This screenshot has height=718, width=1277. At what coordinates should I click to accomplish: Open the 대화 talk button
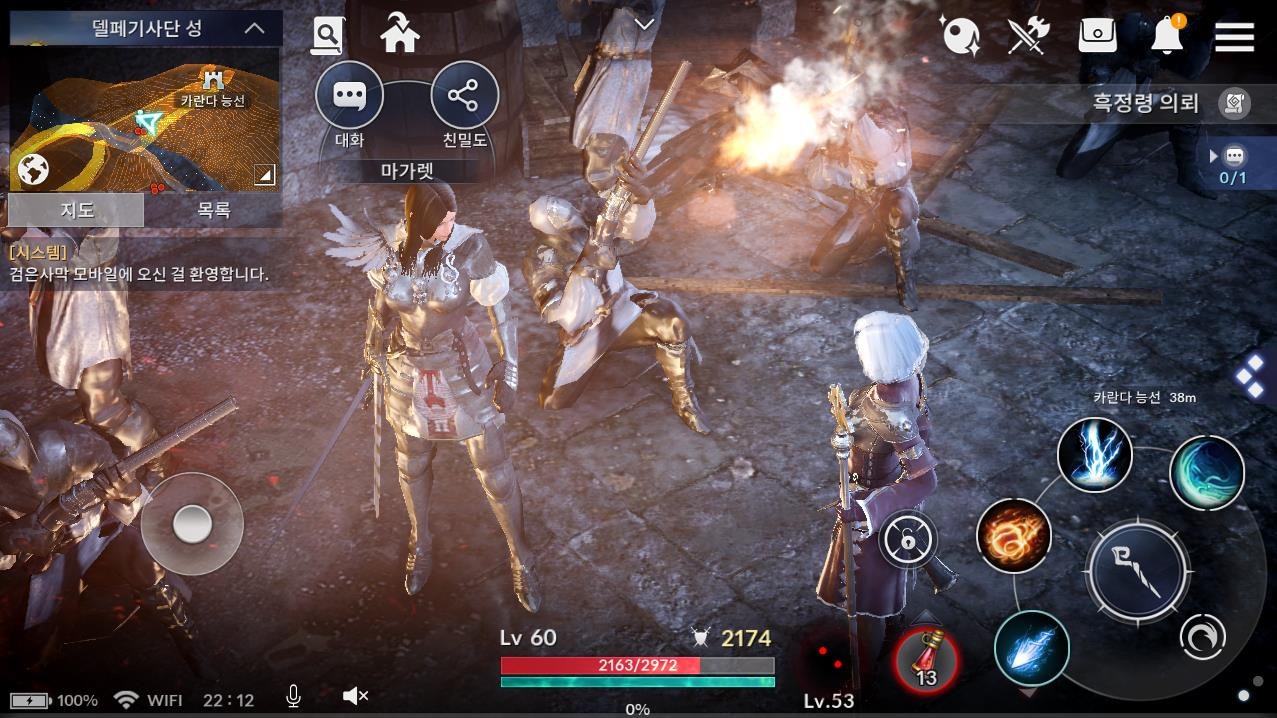[349, 97]
